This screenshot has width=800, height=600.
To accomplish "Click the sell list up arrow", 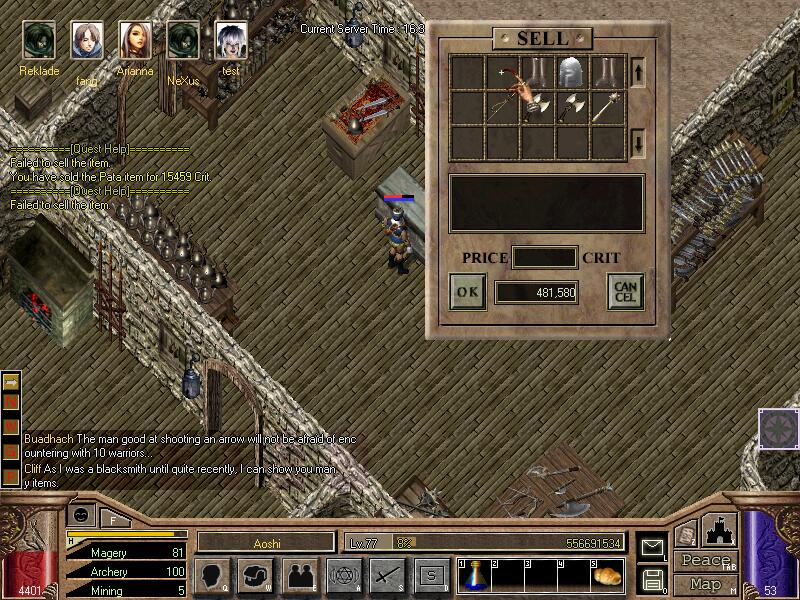I will coord(639,72).
